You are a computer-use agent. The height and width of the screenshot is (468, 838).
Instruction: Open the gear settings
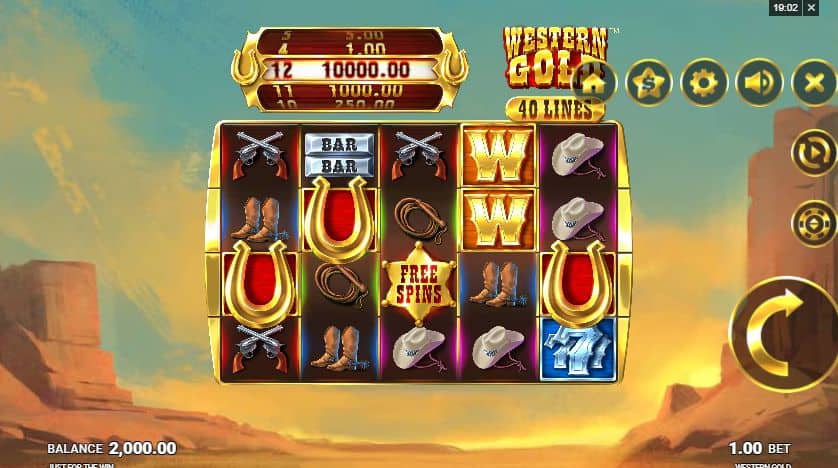704,83
